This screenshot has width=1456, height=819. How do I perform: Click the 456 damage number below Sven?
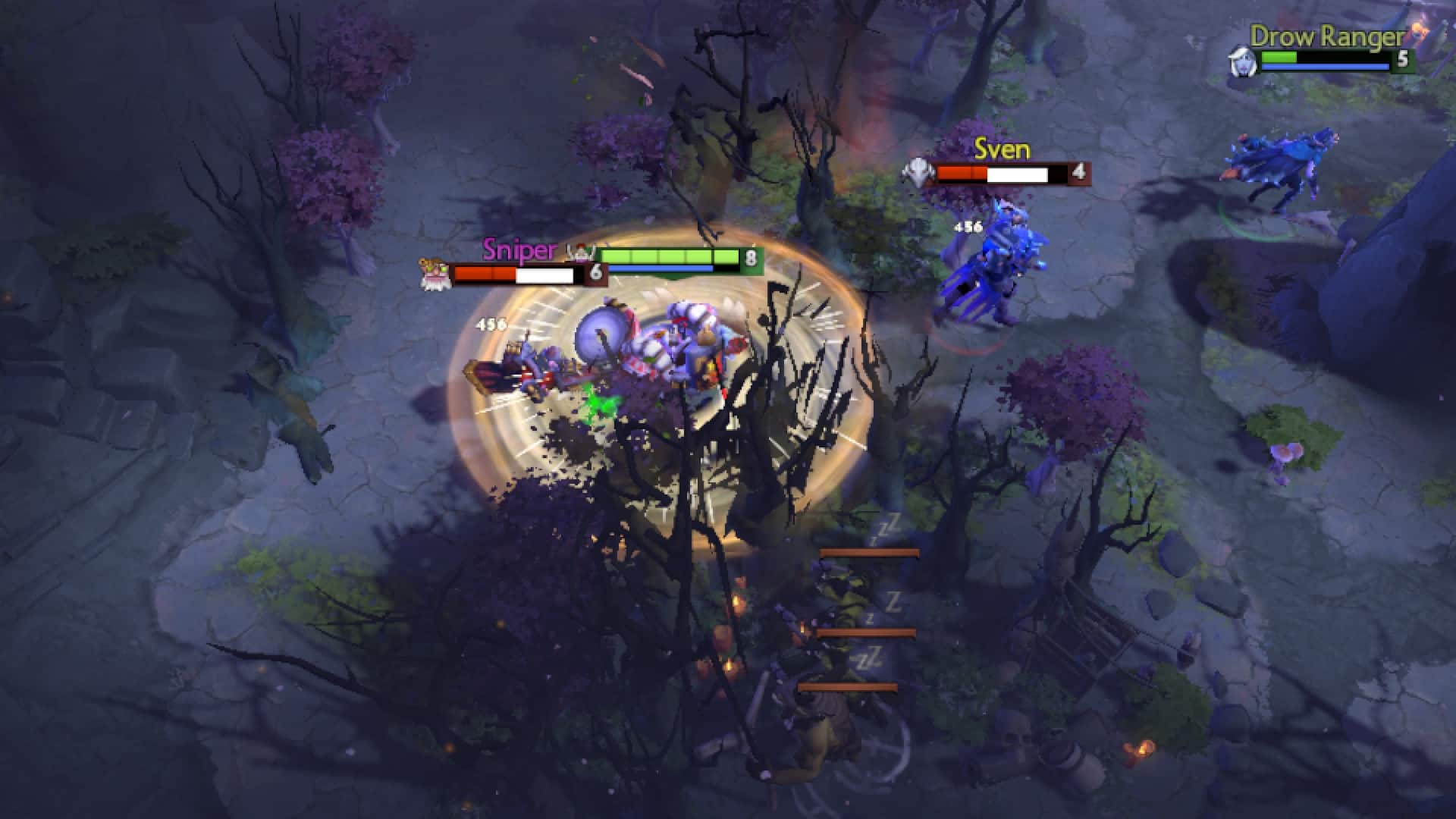[x=968, y=226]
